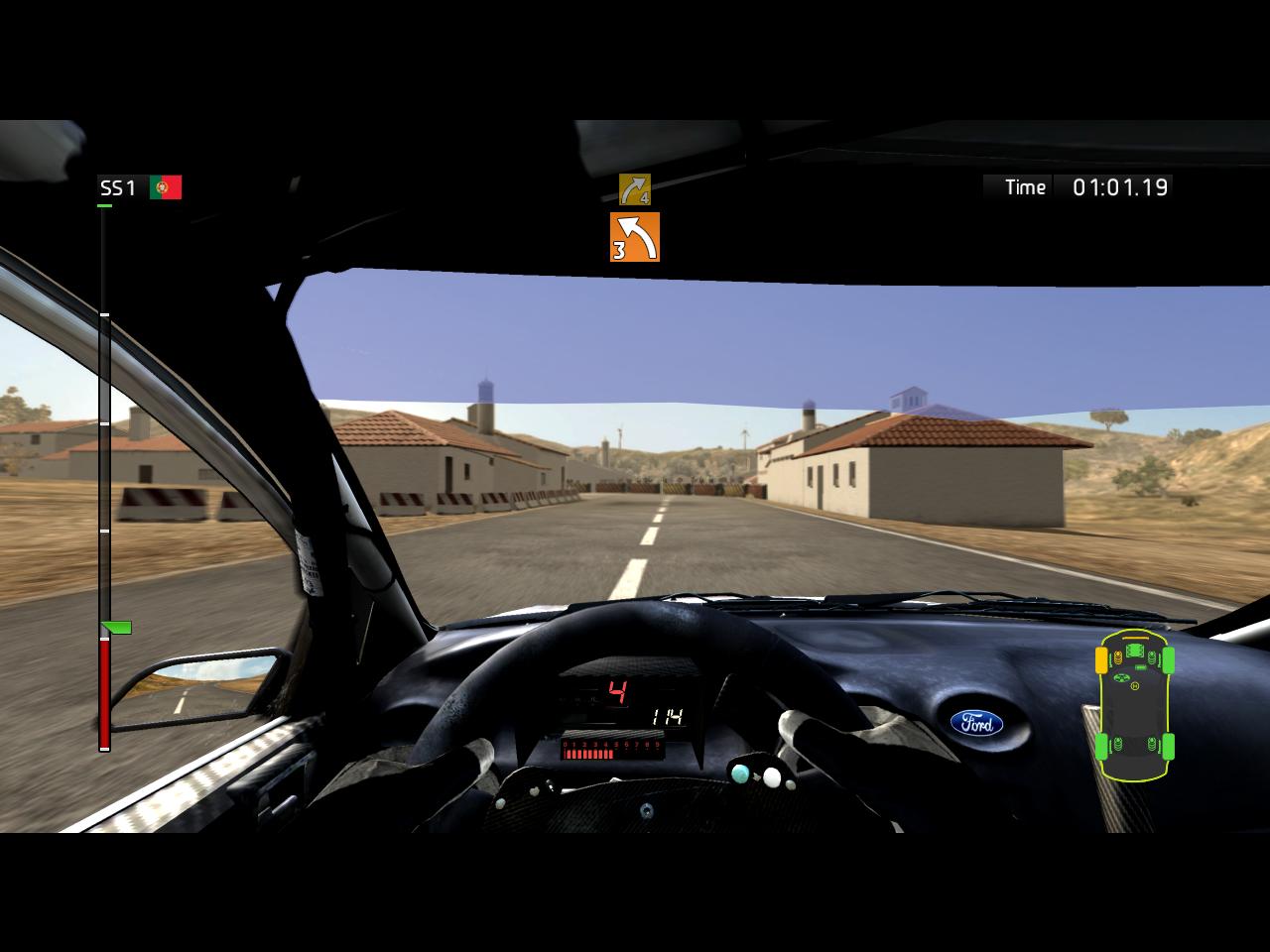This screenshot has width=1270, height=952.
Task: Open the car damage status diagram
Action: [x=1135, y=705]
